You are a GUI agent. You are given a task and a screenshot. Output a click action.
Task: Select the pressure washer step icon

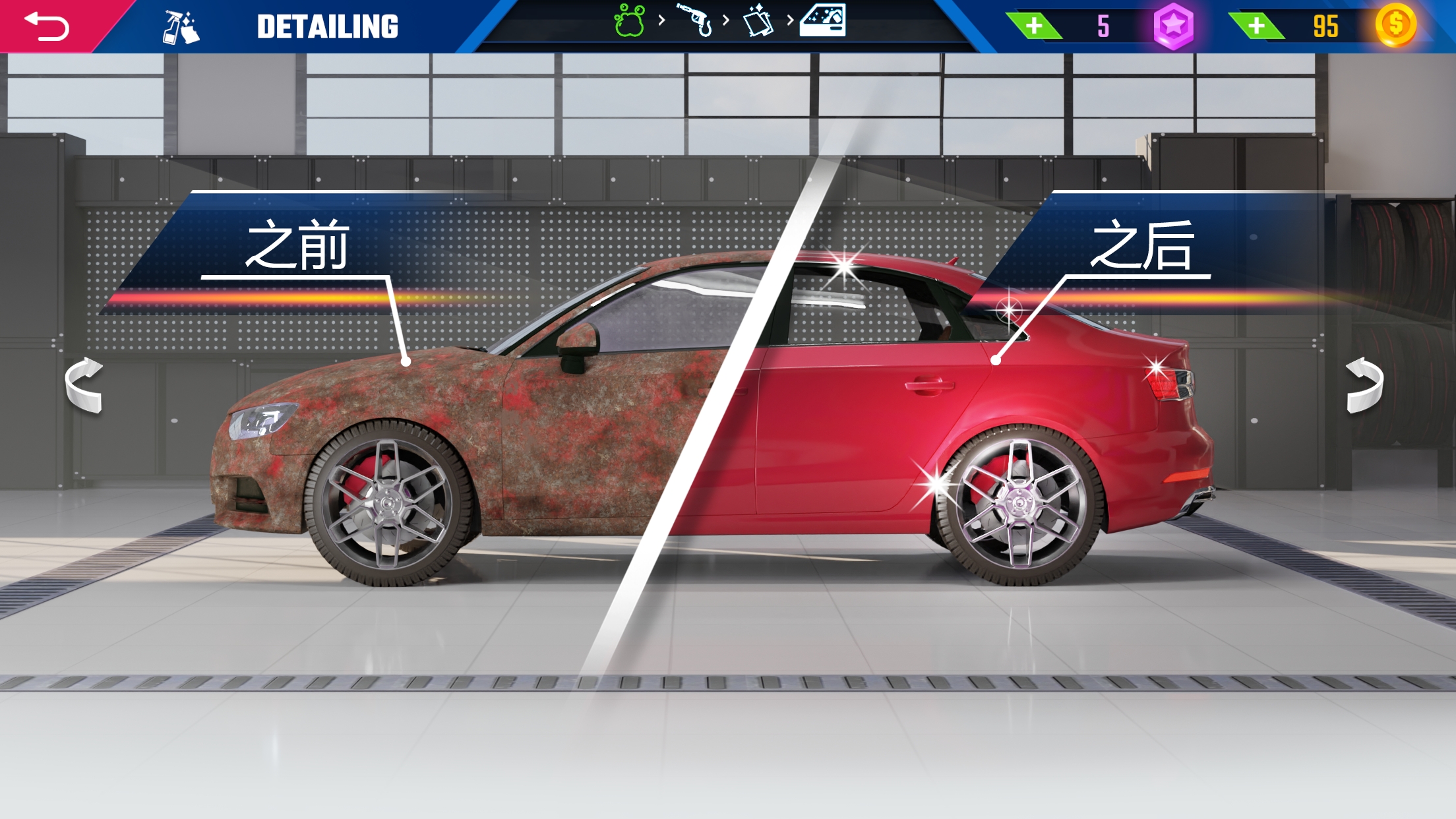point(695,20)
